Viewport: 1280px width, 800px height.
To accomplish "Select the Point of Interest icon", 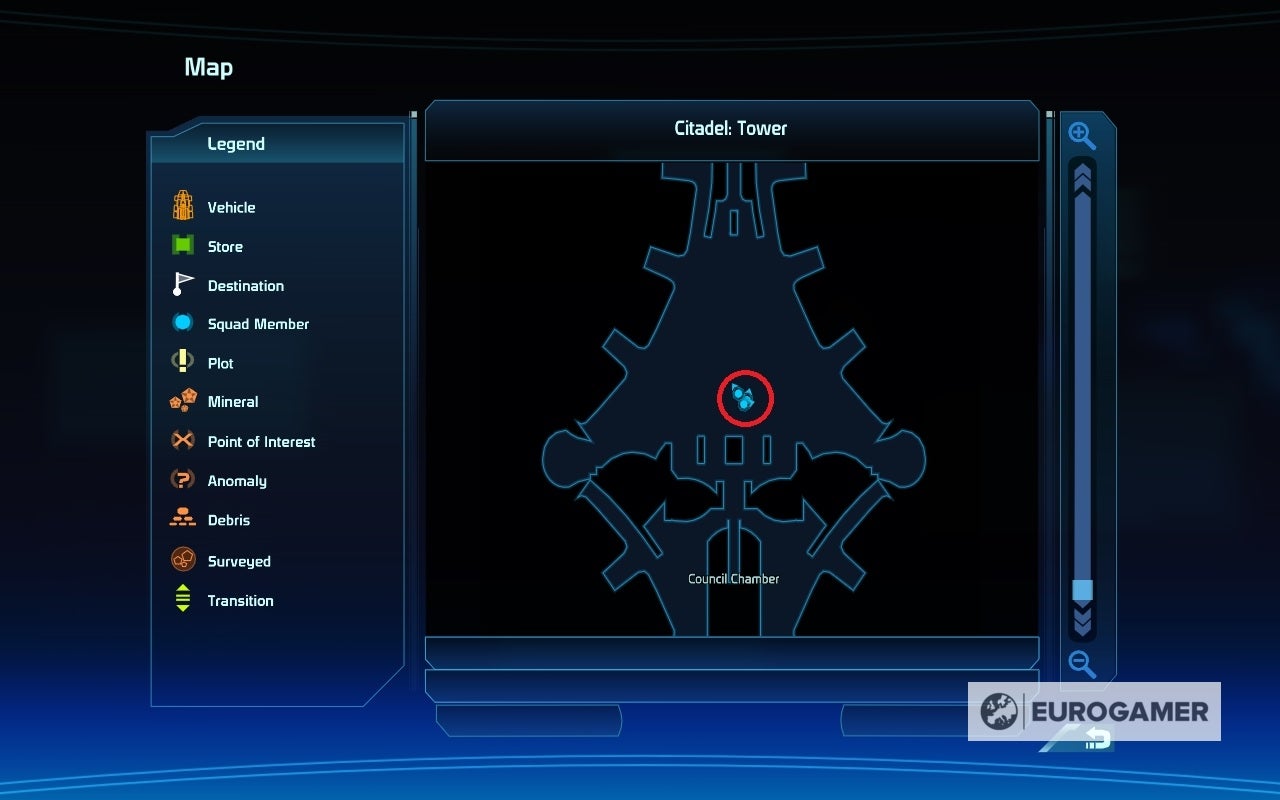I will (181, 440).
